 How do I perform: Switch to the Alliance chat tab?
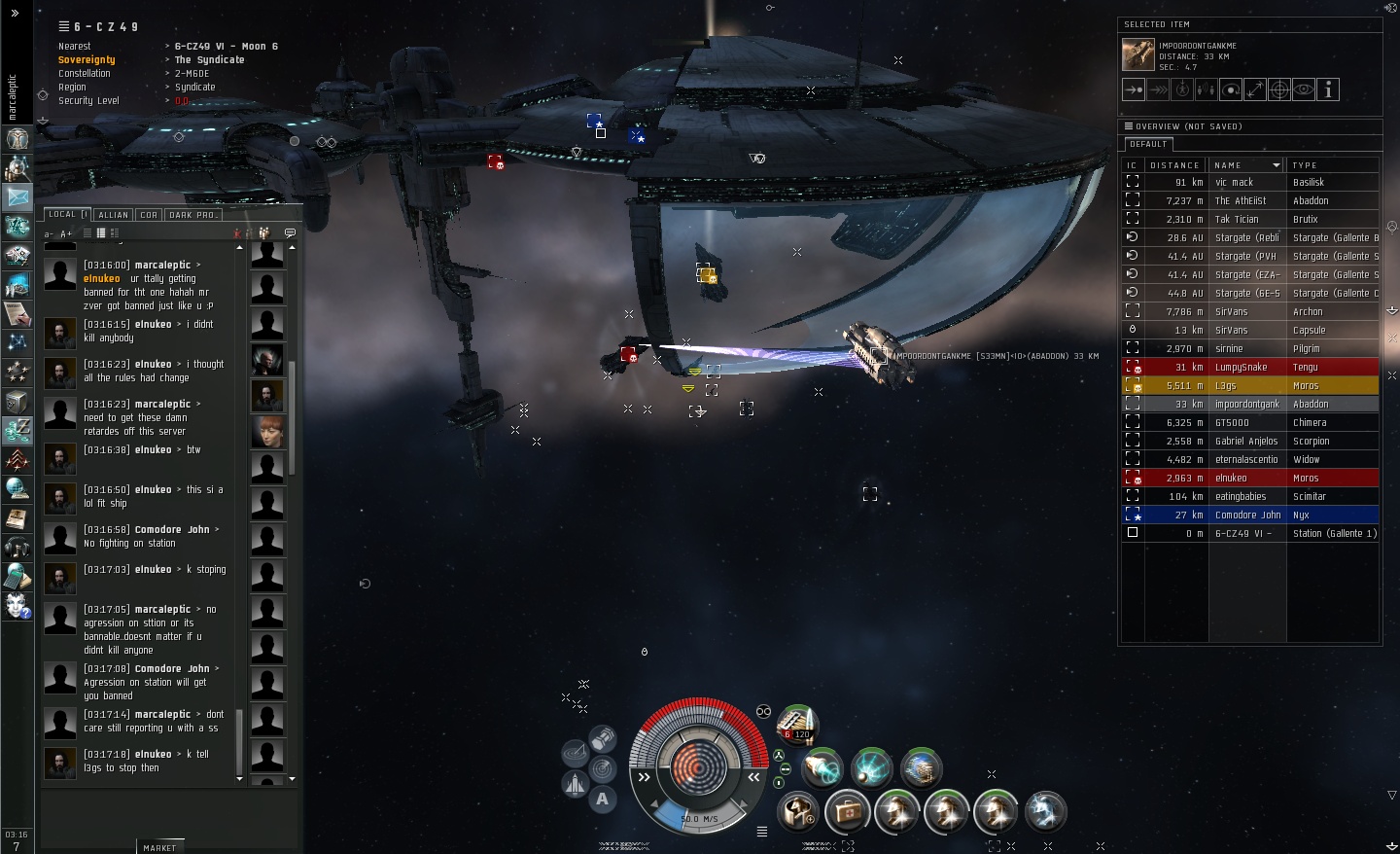(113, 215)
